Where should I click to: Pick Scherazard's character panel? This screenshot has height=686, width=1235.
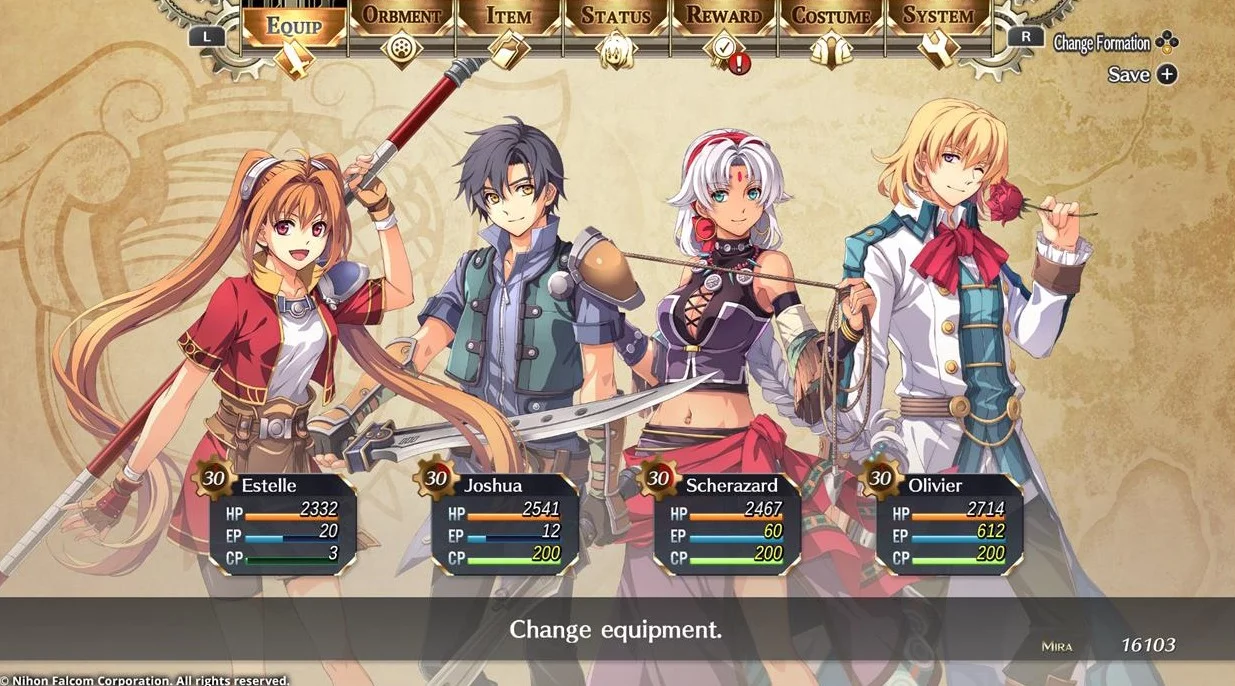727,521
